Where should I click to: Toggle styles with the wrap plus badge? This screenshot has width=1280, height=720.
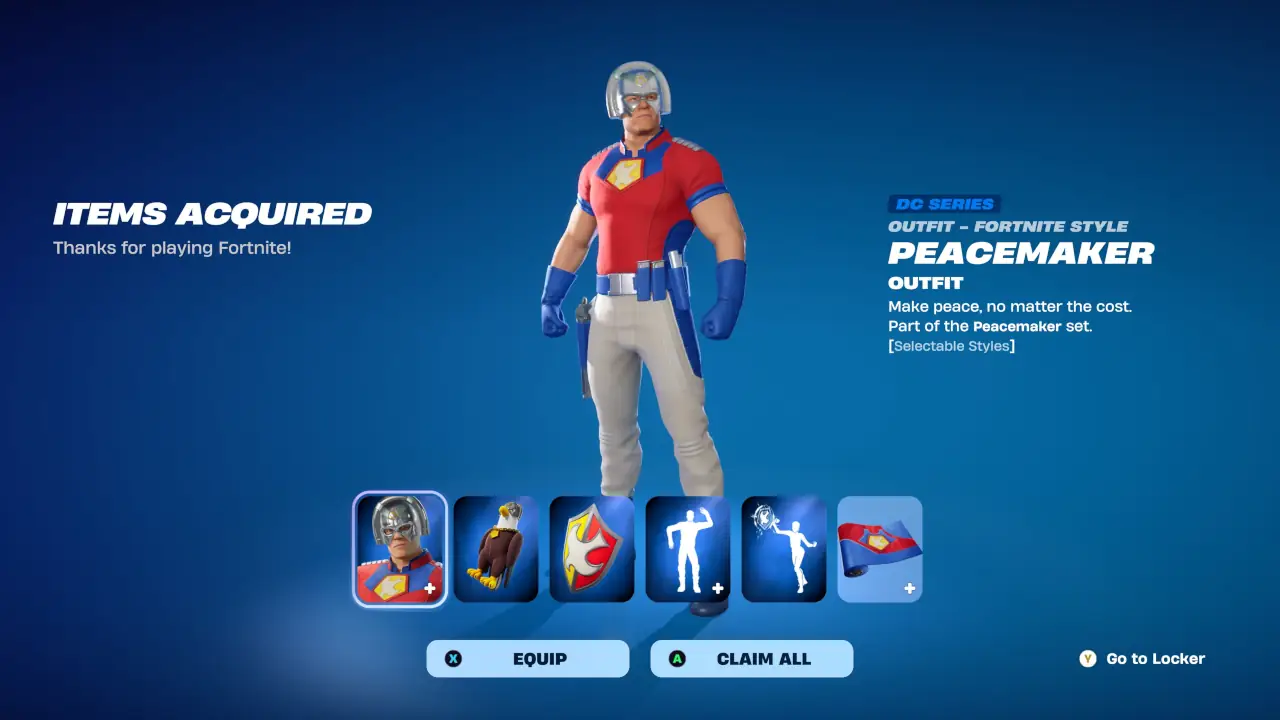click(x=909, y=589)
